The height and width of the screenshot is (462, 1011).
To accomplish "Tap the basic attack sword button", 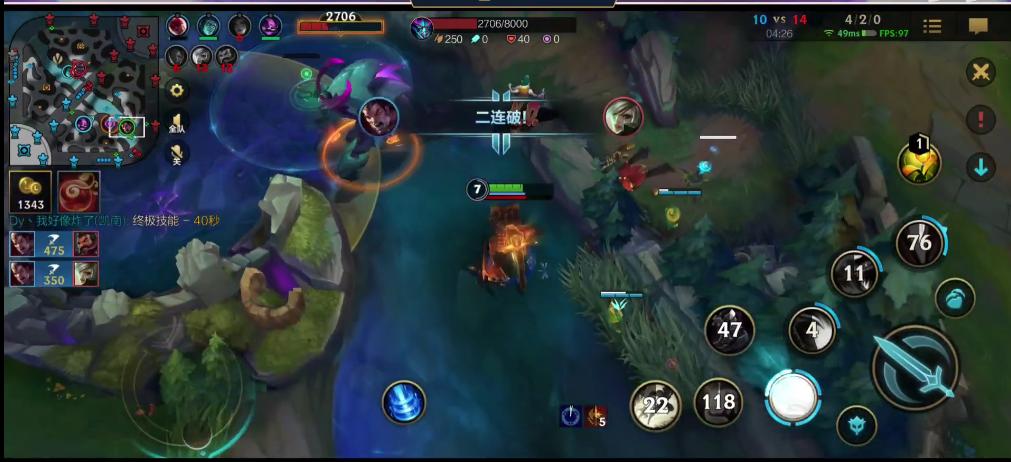I will [914, 367].
